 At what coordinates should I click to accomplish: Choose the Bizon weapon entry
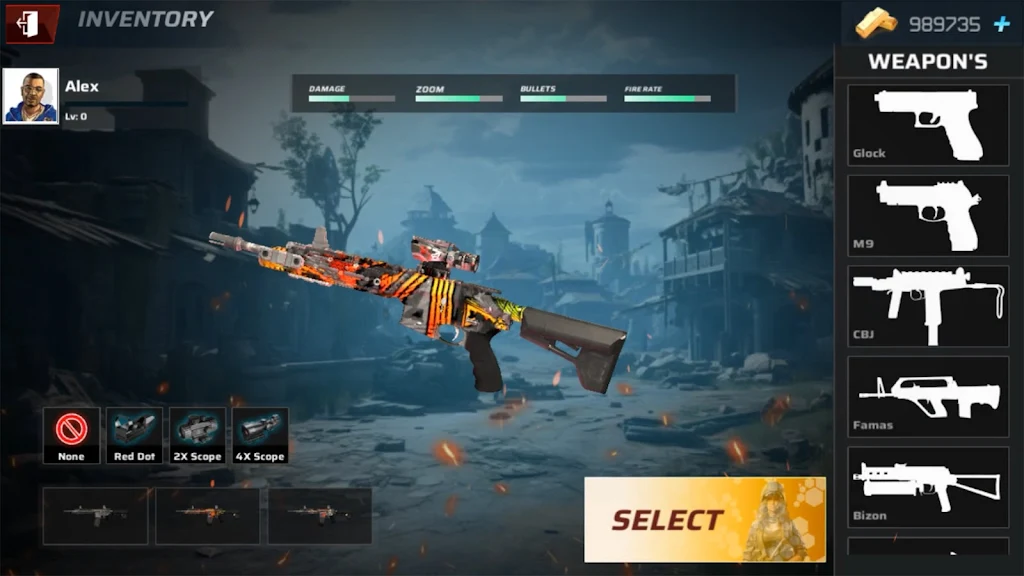click(x=928, y=487)
